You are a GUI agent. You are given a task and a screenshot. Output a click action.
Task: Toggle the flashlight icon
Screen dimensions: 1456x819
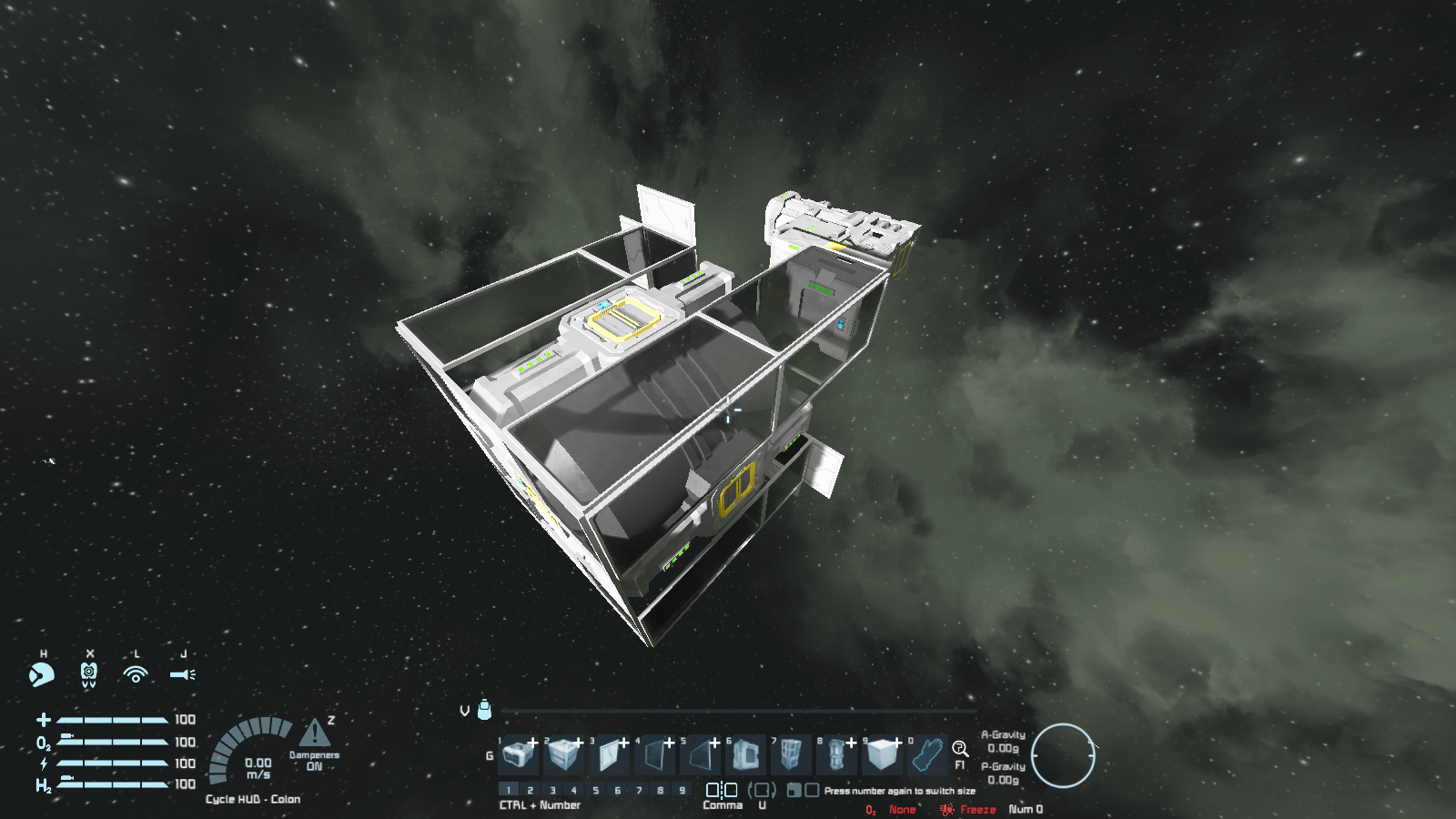[182, 674]
